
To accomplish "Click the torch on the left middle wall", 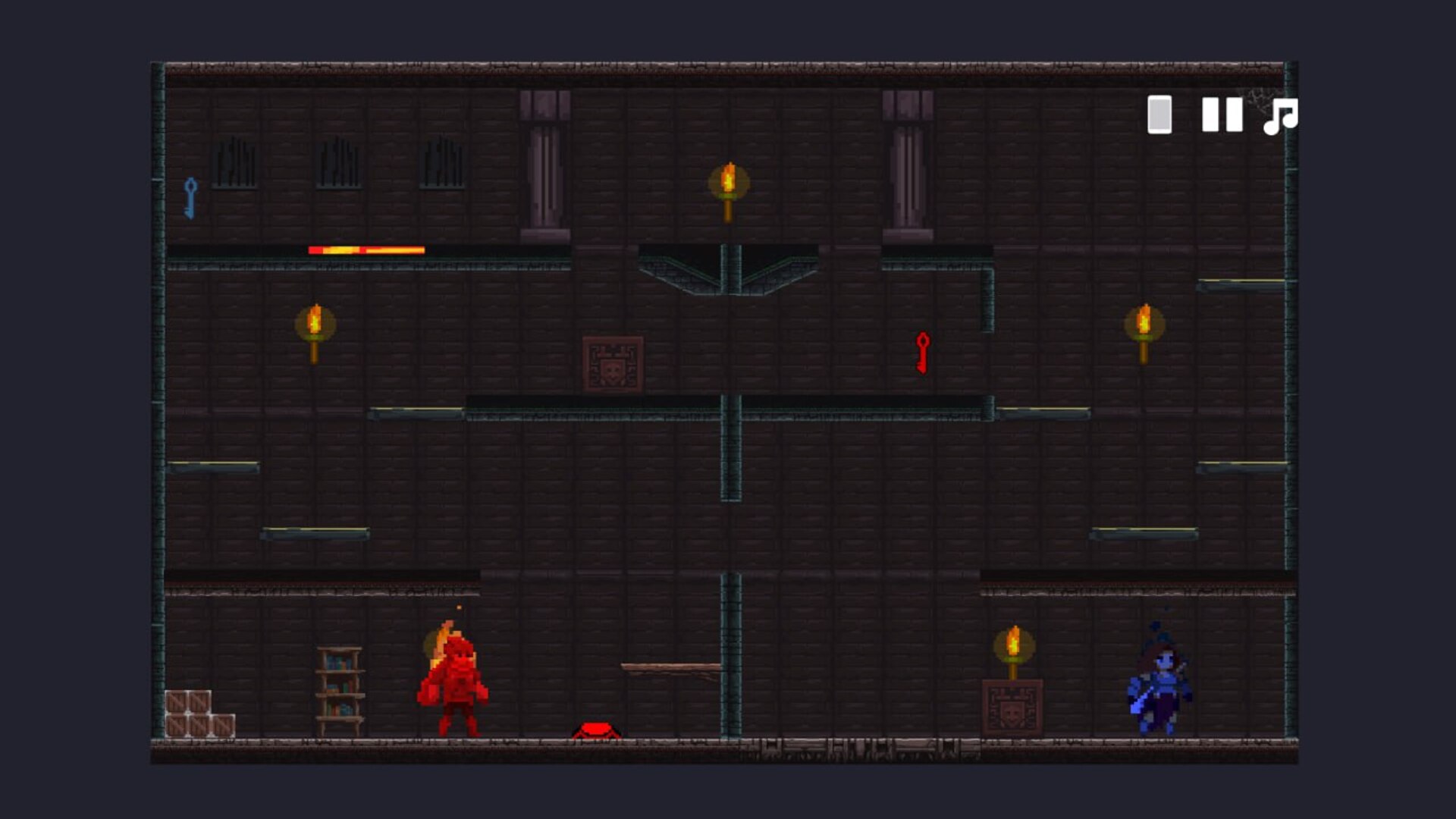I will [x=315, y=322].
